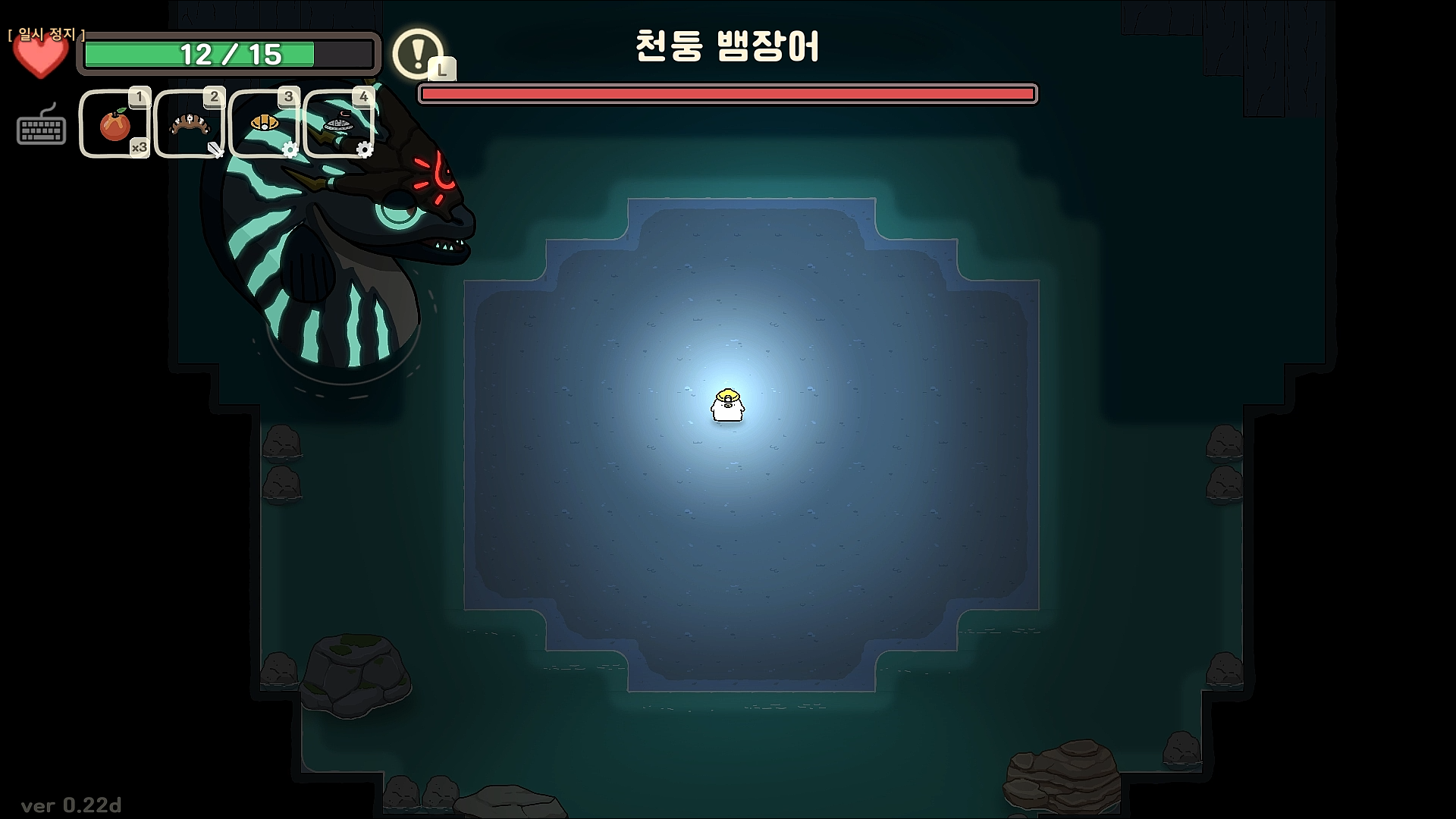The image size is (1456, 819).
Task: Select the apple consumable in slot 1
Action: click(114, 124)
